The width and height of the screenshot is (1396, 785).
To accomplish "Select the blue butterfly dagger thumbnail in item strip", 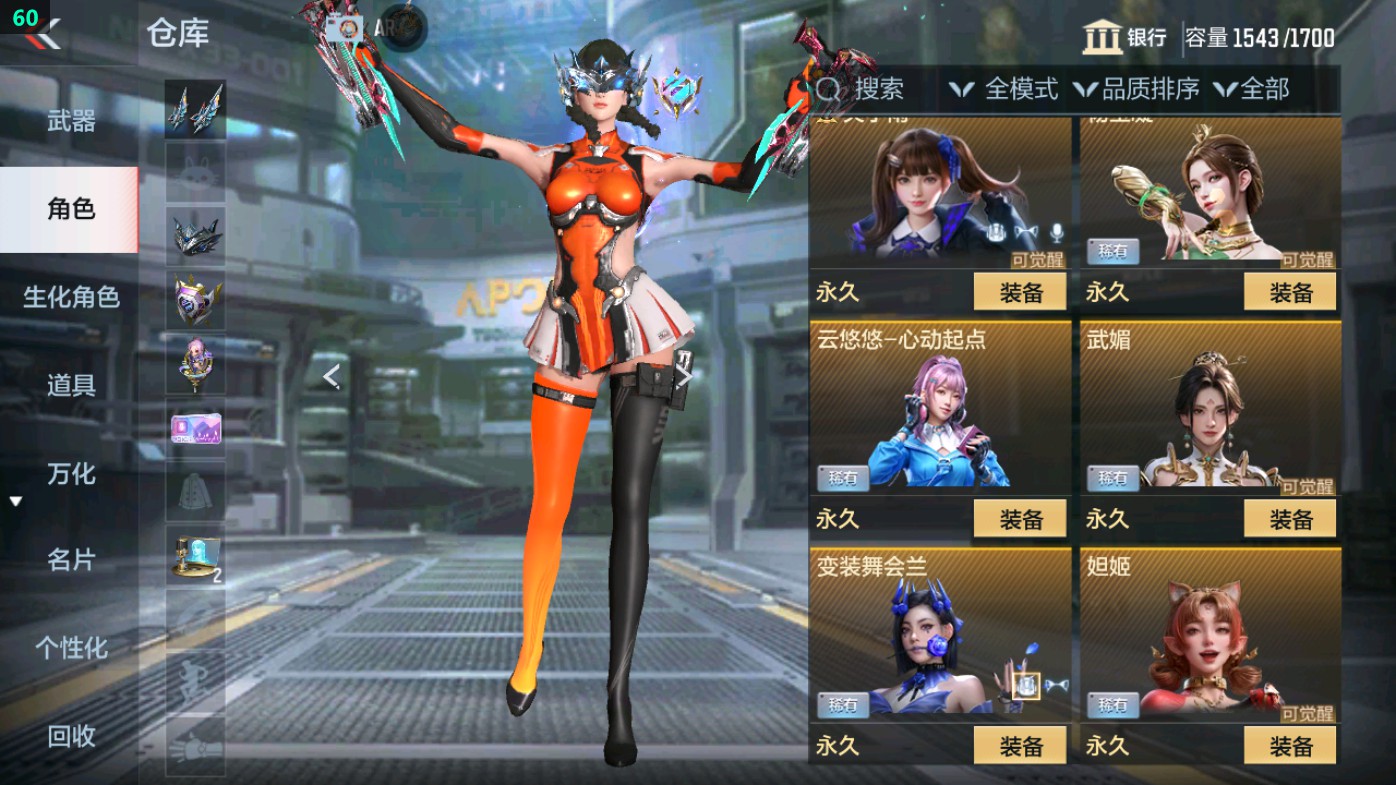I will [x=195, y=107].
